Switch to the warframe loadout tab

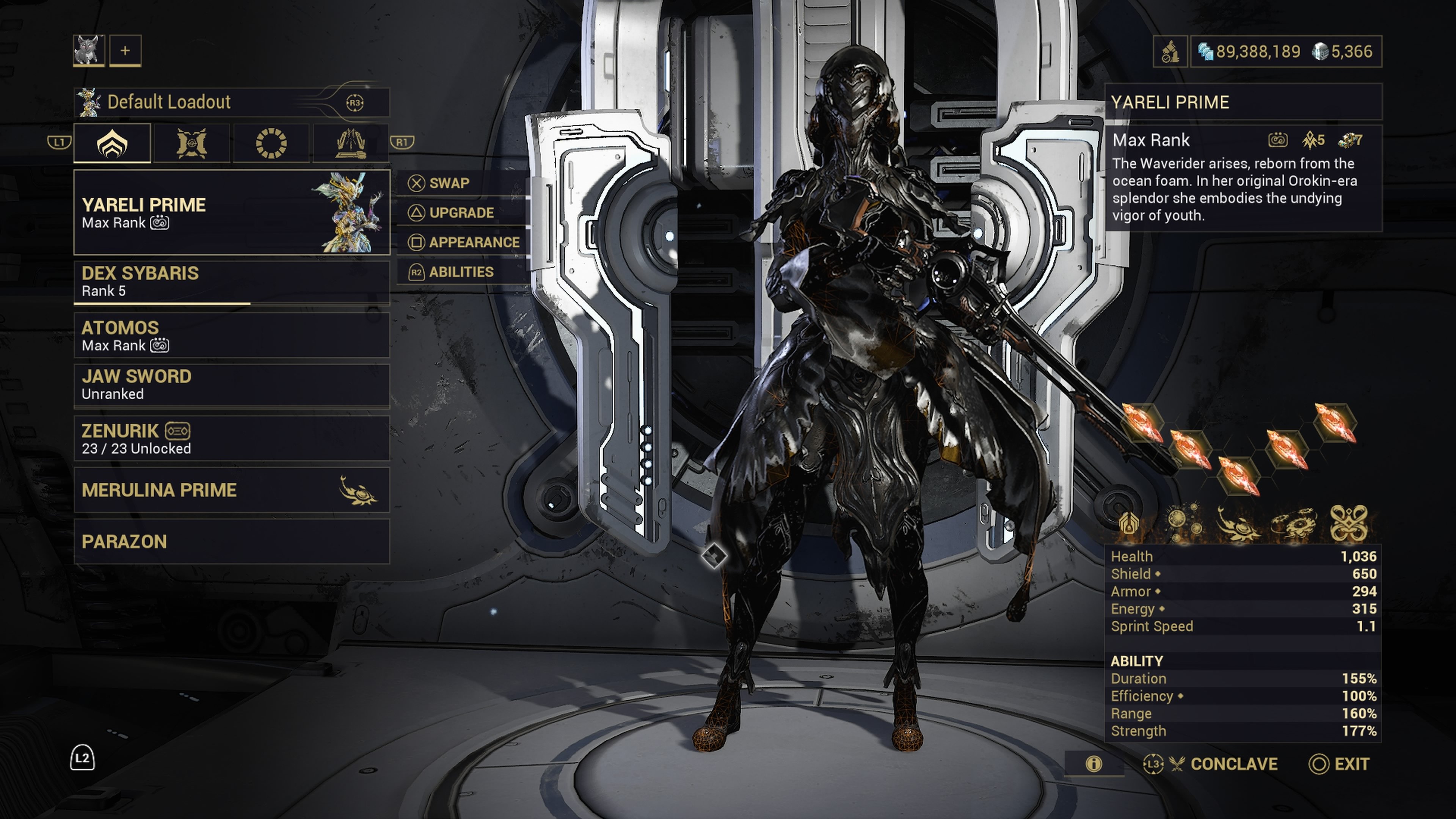click(113, 143)
